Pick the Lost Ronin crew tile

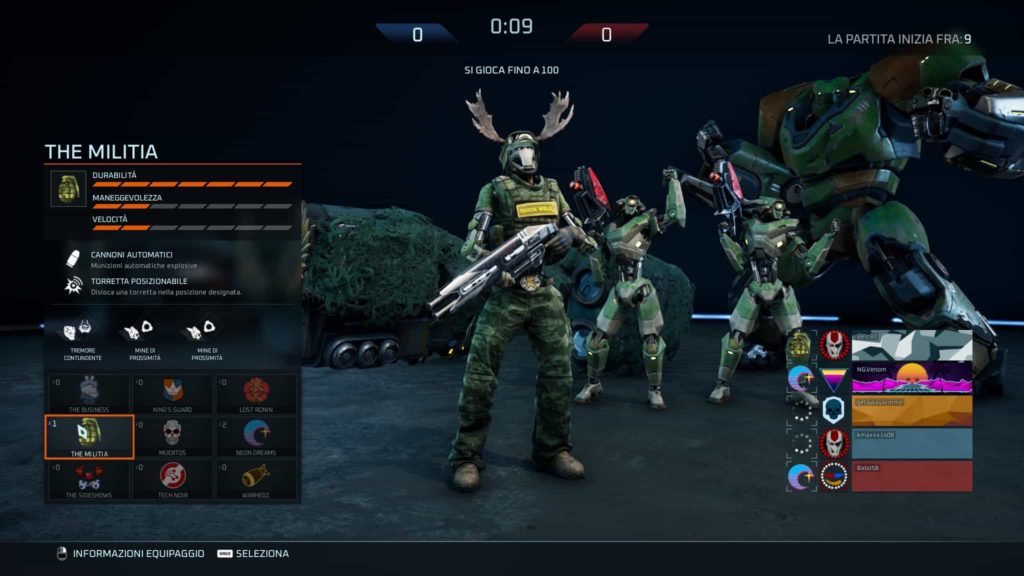255,394
